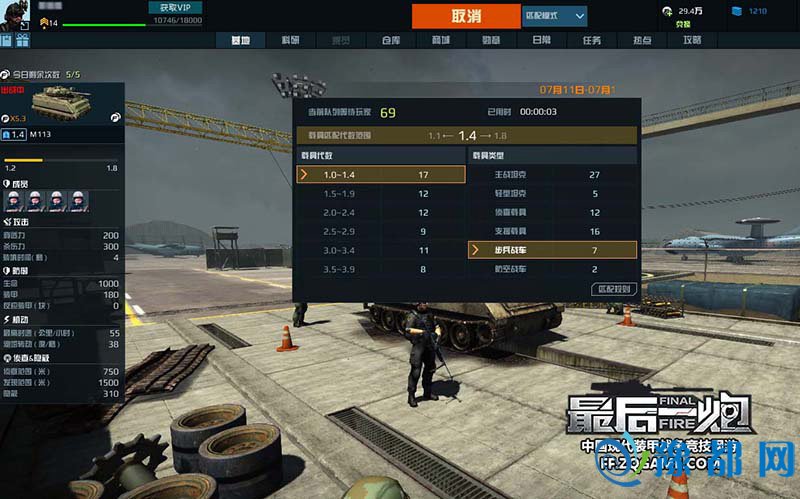The width and height of the screenshot is (800, 499).
Task: Open the 匹配规则 matching rules button
Action: [x=613, y=289]
